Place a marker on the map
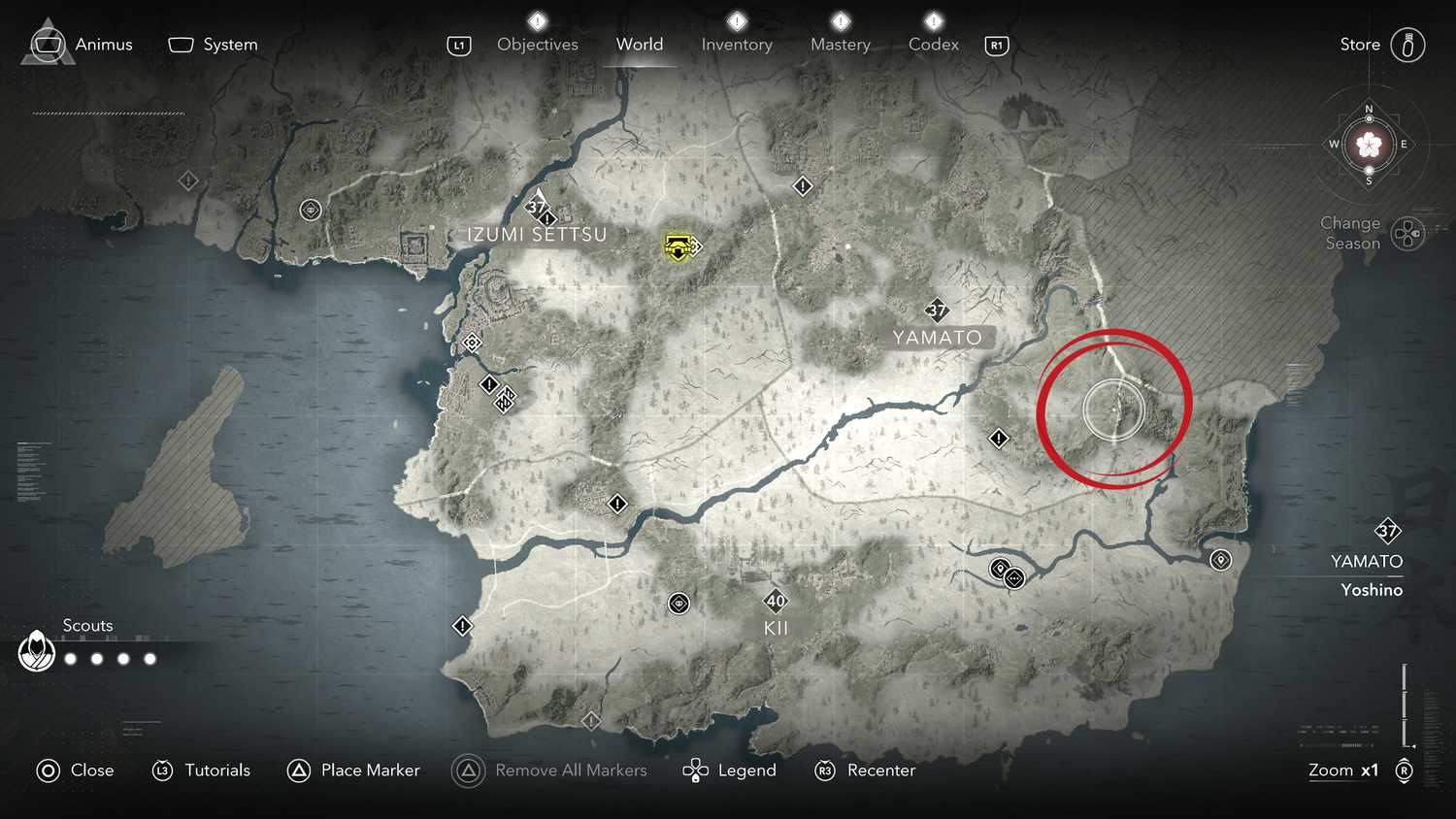 click(353, 770)
